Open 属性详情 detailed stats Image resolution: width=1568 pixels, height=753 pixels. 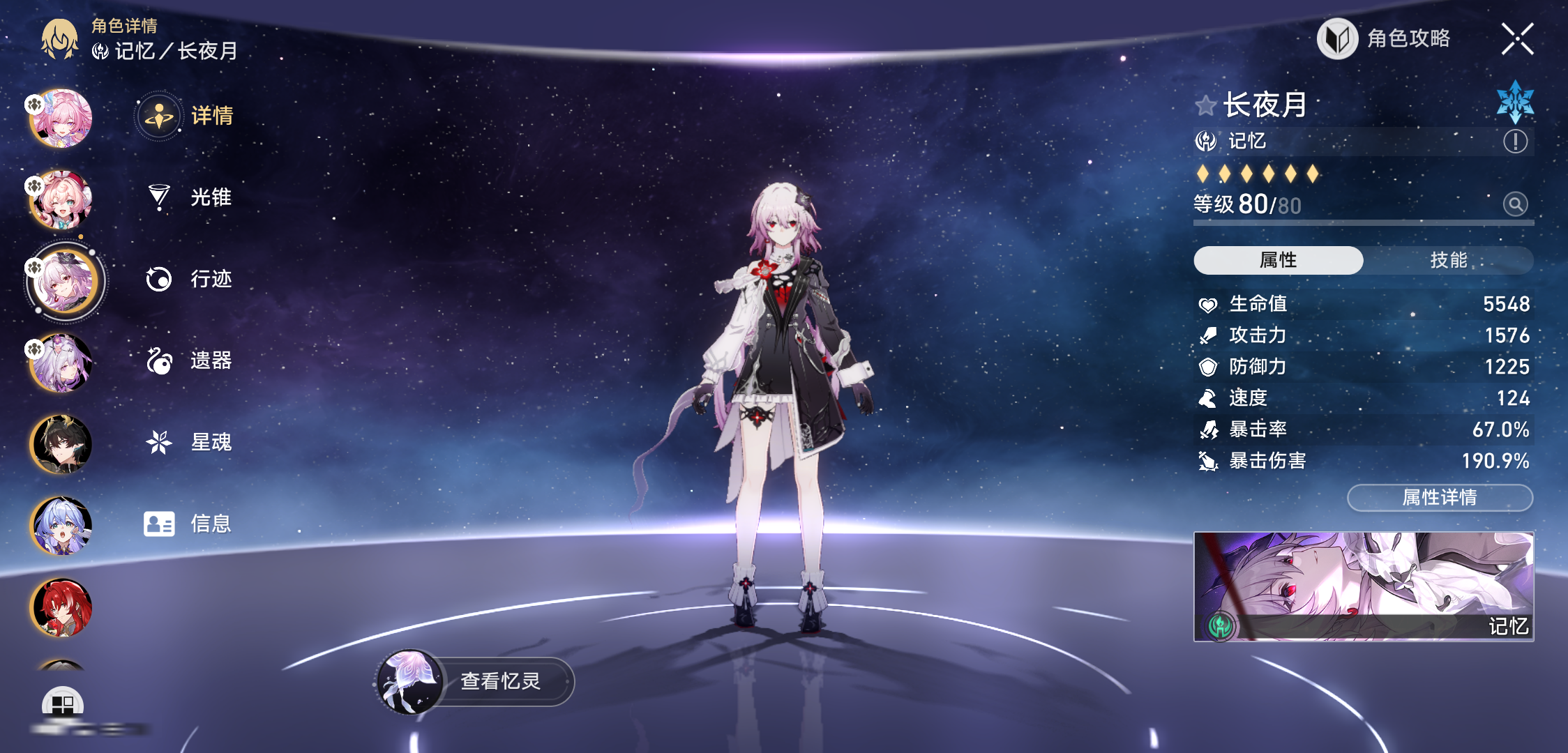[1439, 497]
